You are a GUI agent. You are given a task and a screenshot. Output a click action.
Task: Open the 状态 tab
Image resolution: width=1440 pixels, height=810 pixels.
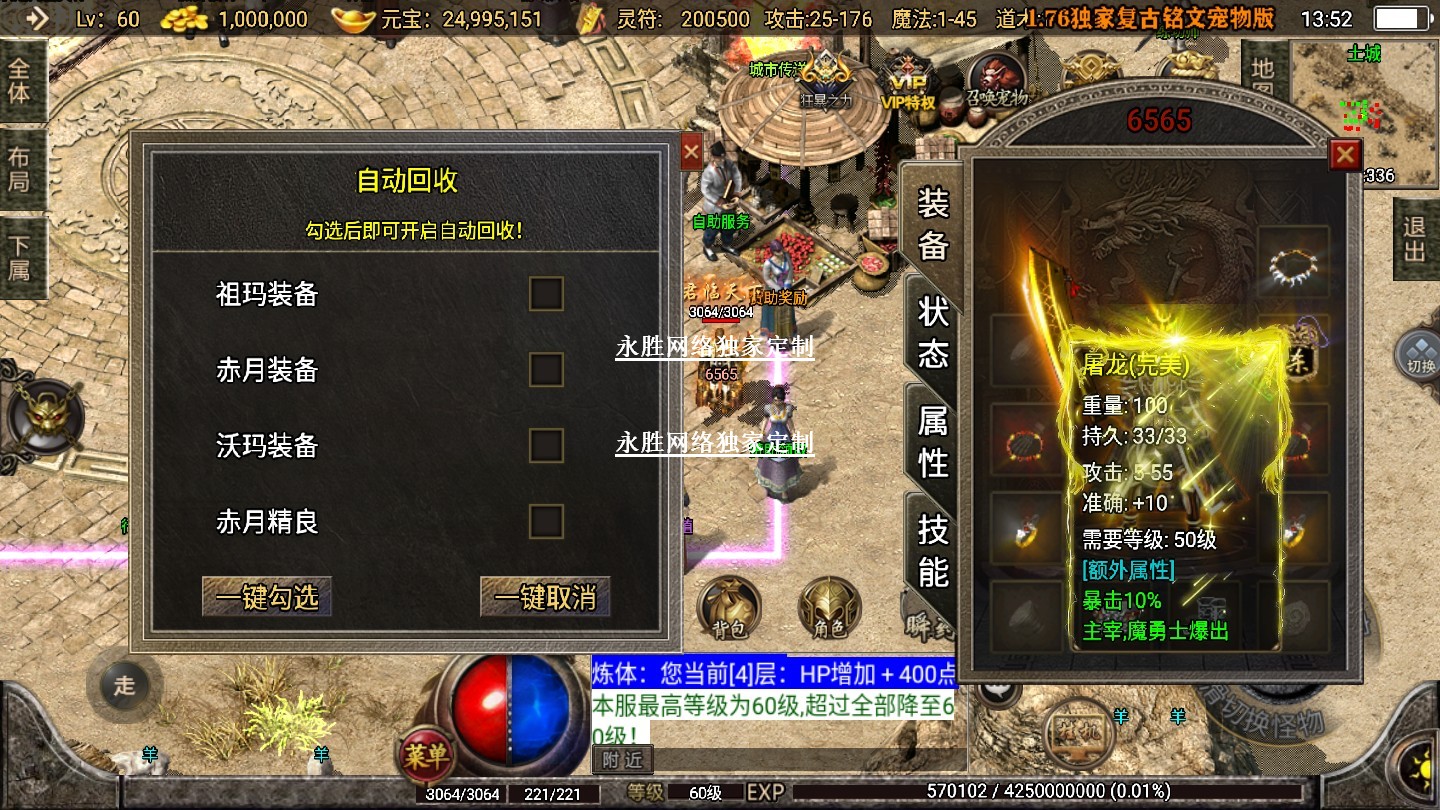click(x=932, y=333)
